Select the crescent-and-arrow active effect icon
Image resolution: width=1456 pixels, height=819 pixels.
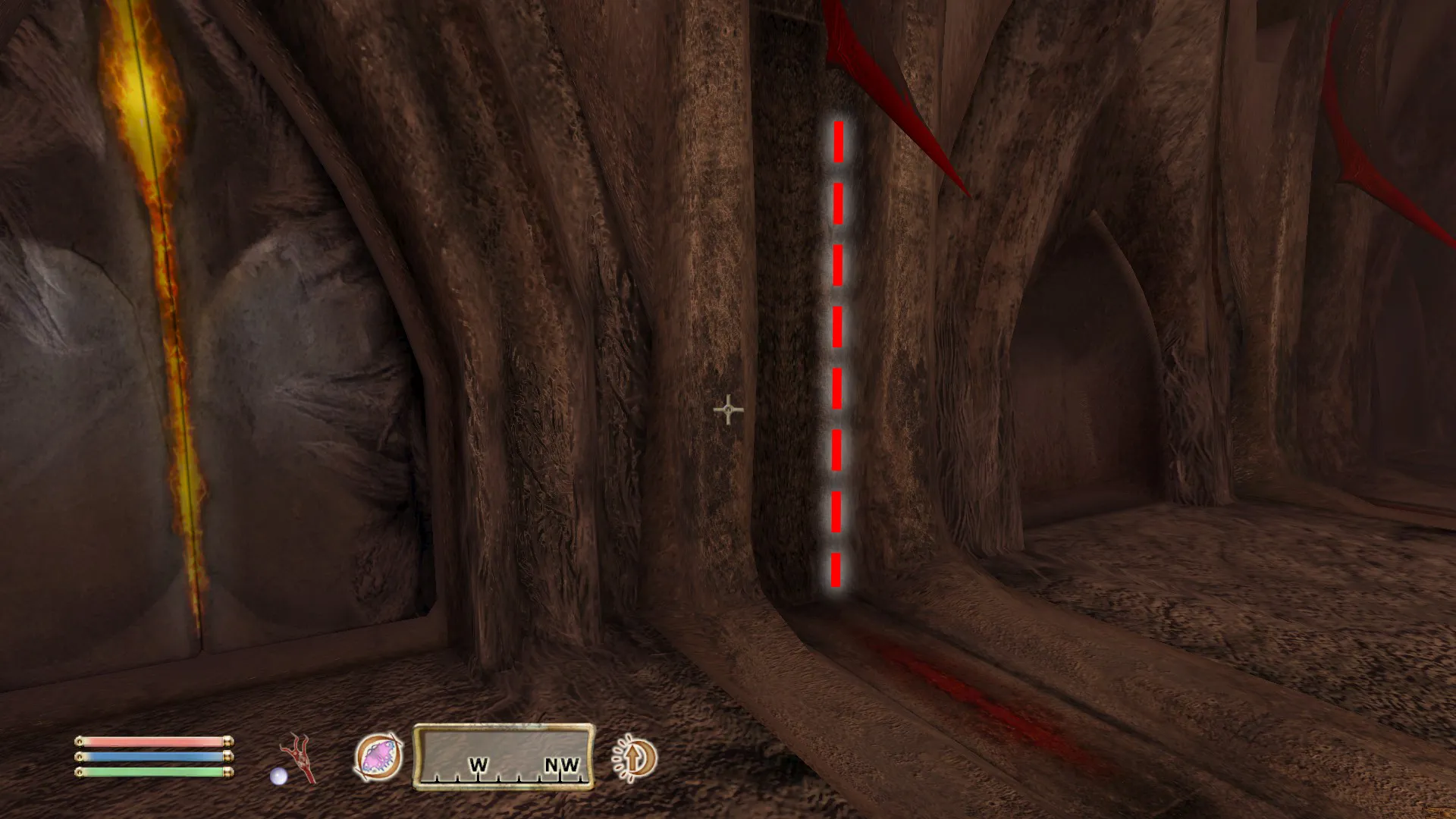coord(635,758)
